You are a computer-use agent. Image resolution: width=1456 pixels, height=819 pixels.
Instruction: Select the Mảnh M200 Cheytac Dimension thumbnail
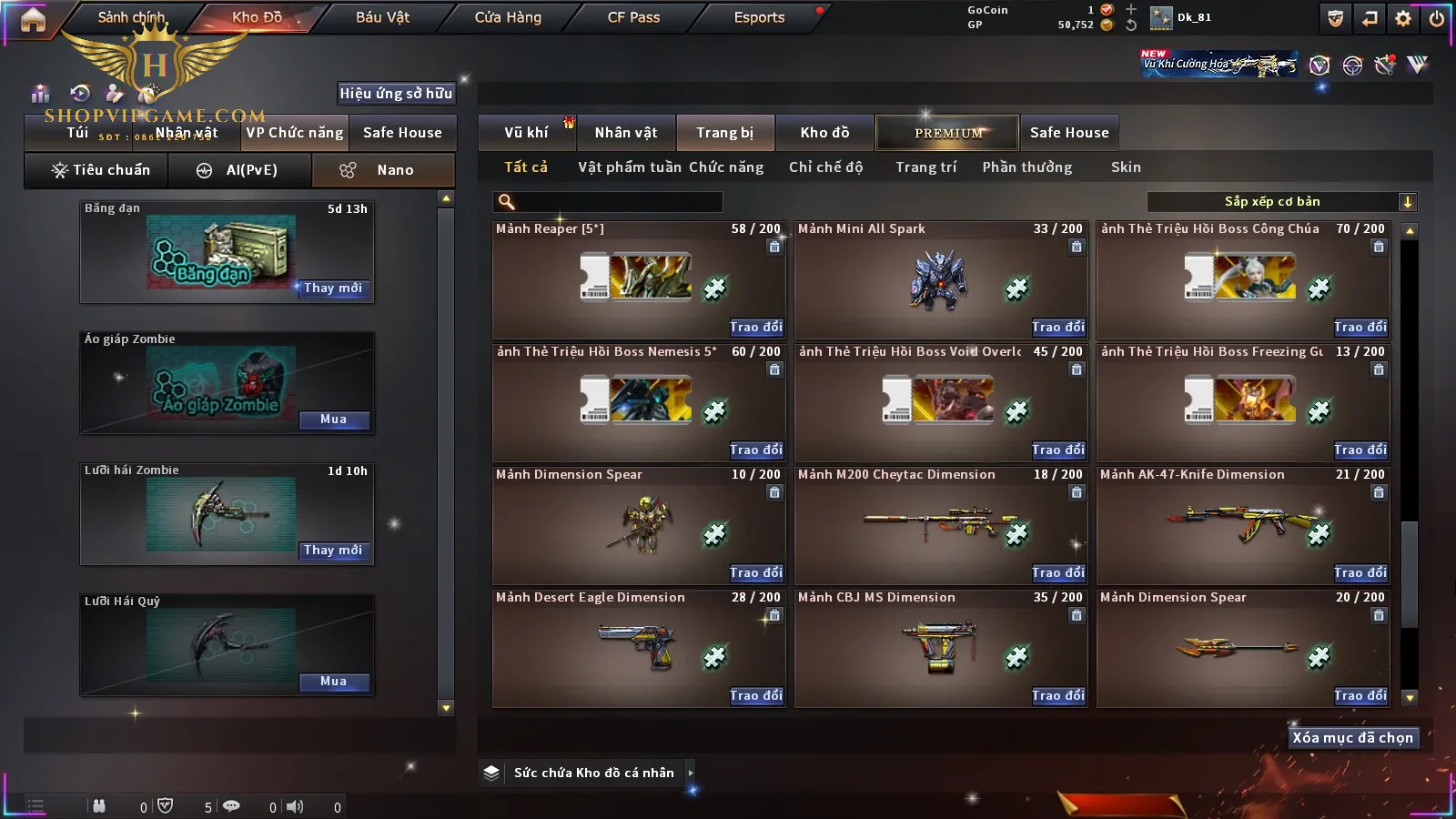coord(940,525)
